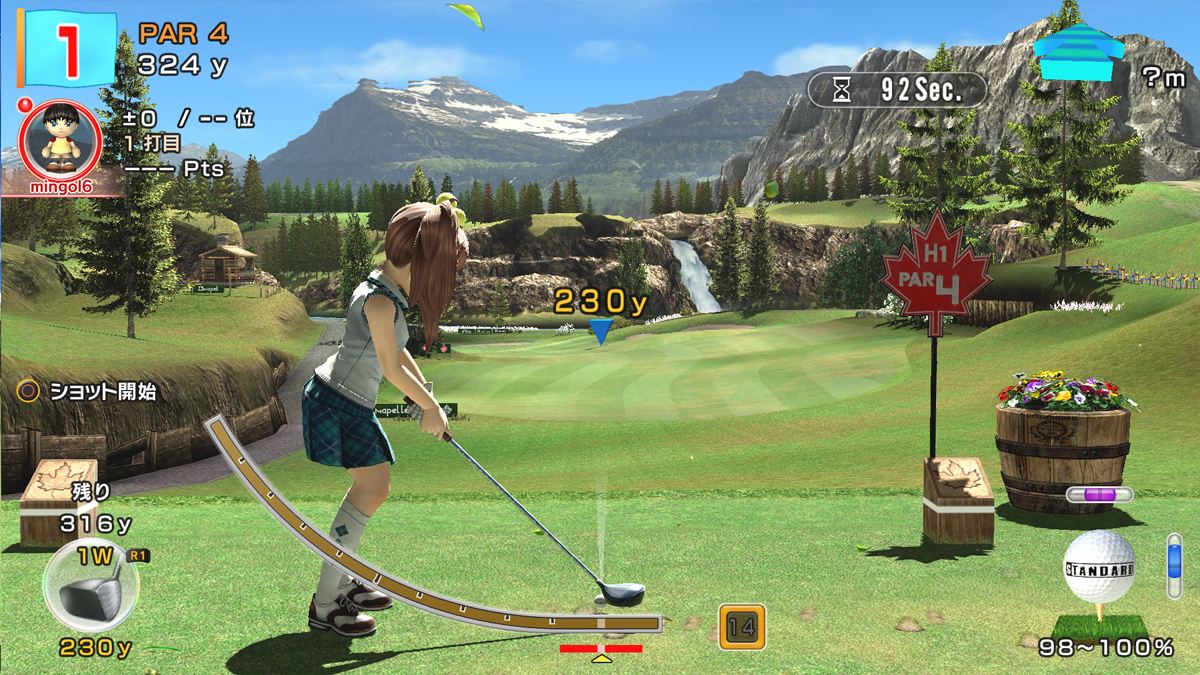Choose the STANDARD golf ball icon
This screenshot has height=675, width=1200.
pos(1099,569)
